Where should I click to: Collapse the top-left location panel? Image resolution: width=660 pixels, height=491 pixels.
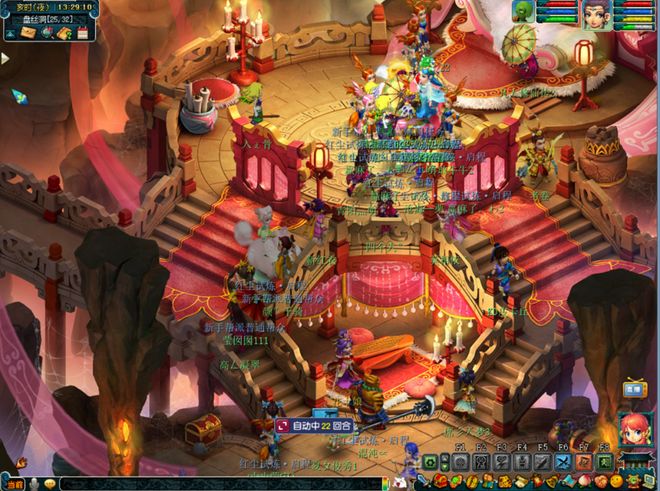[x=11, y=33]
